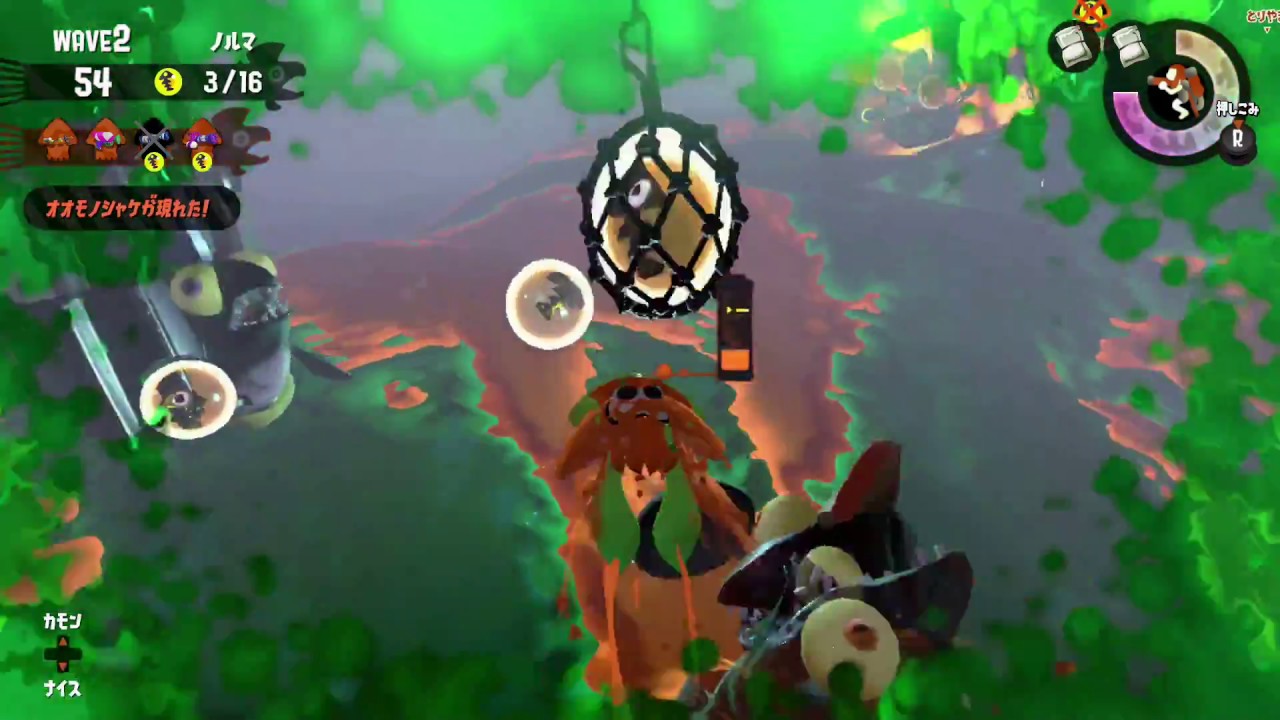1280x720 pixels.
Task: Click the 3/16 quota counter text
Action: coord(233,82)
